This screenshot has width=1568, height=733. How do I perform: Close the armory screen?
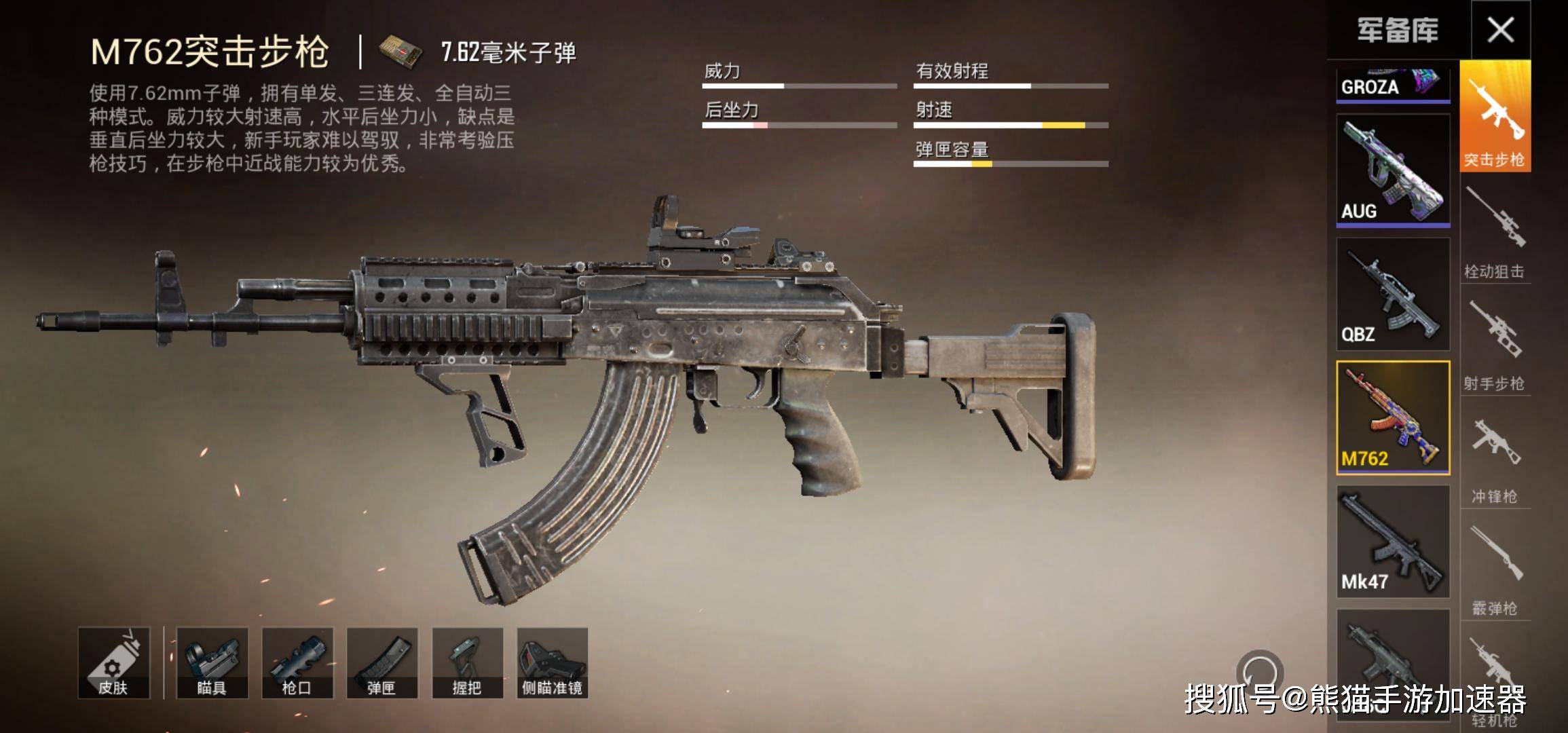pos(1500,30)
